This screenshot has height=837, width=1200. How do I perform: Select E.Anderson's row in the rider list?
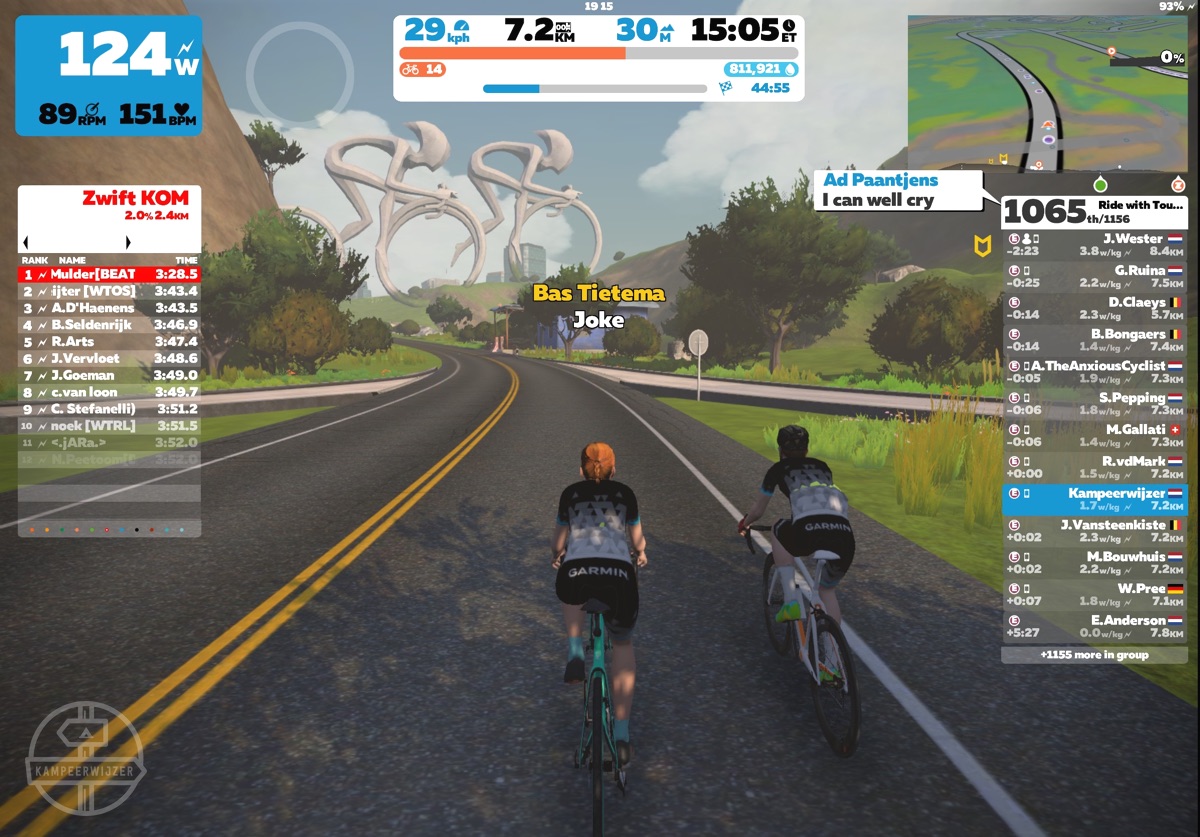tap(1094, 627)
